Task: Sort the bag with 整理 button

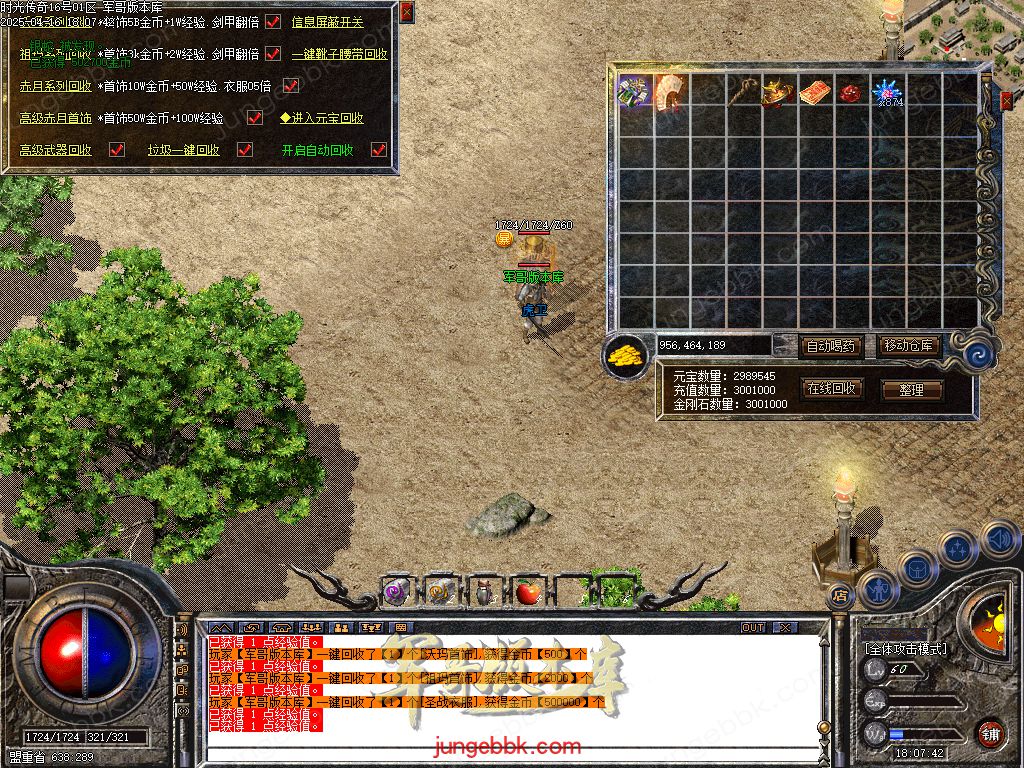Action: [911, 390]
